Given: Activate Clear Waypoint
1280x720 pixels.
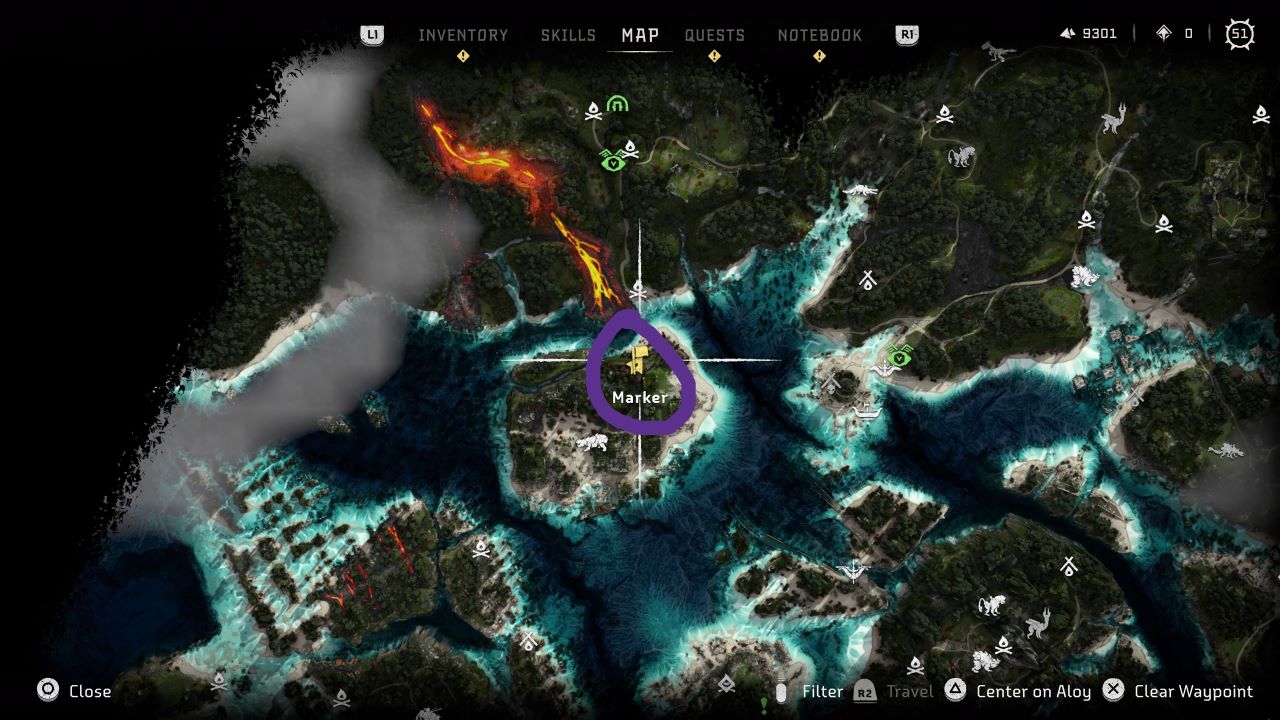Looking at the screenshot, I should click(x=1193, y=691).
